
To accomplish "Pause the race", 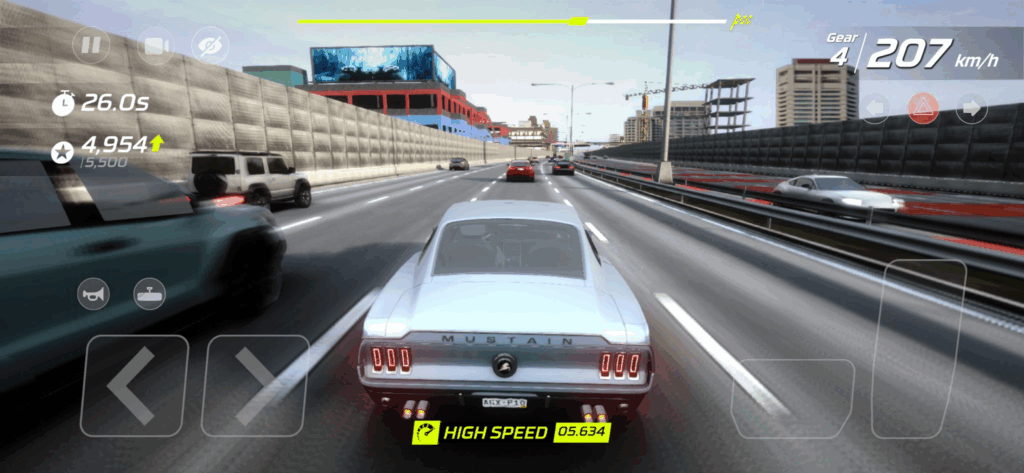I will click(92, 45).
